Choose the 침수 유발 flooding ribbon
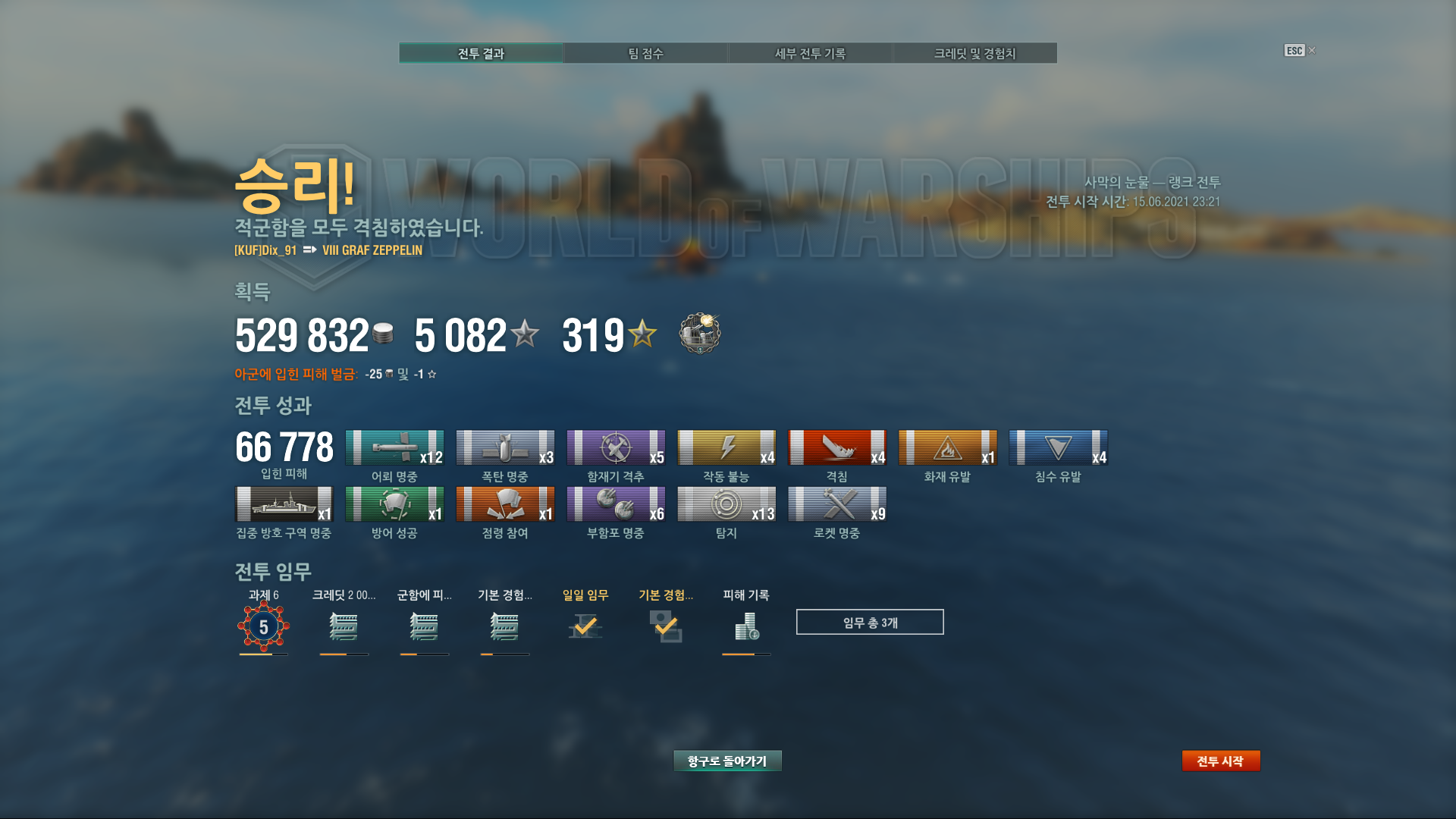This screenshot has height=819, width=1456. click(x=1059, y=447)
